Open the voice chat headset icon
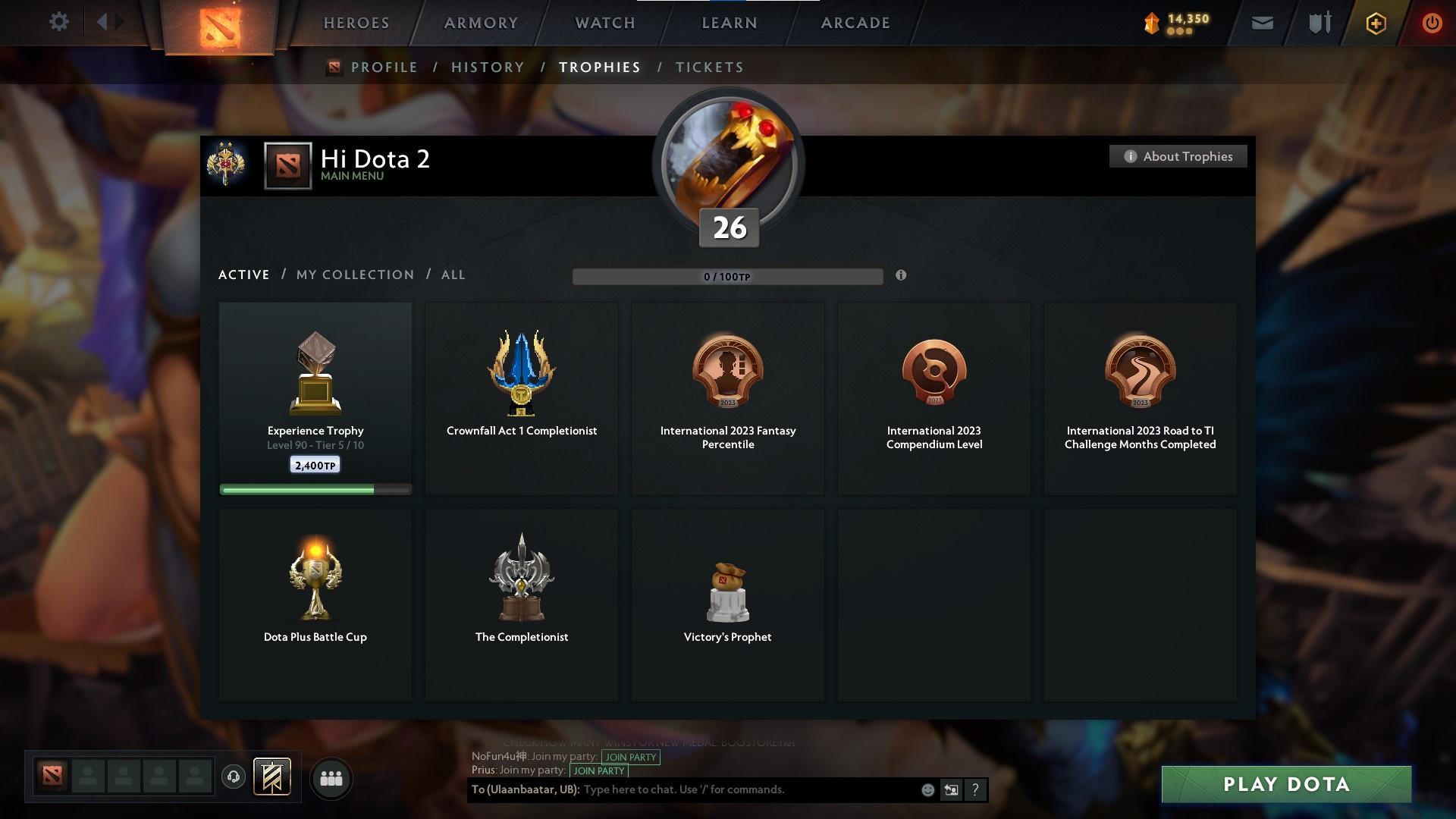This screenshot has width=1456, height=819. tap(233, 777)
